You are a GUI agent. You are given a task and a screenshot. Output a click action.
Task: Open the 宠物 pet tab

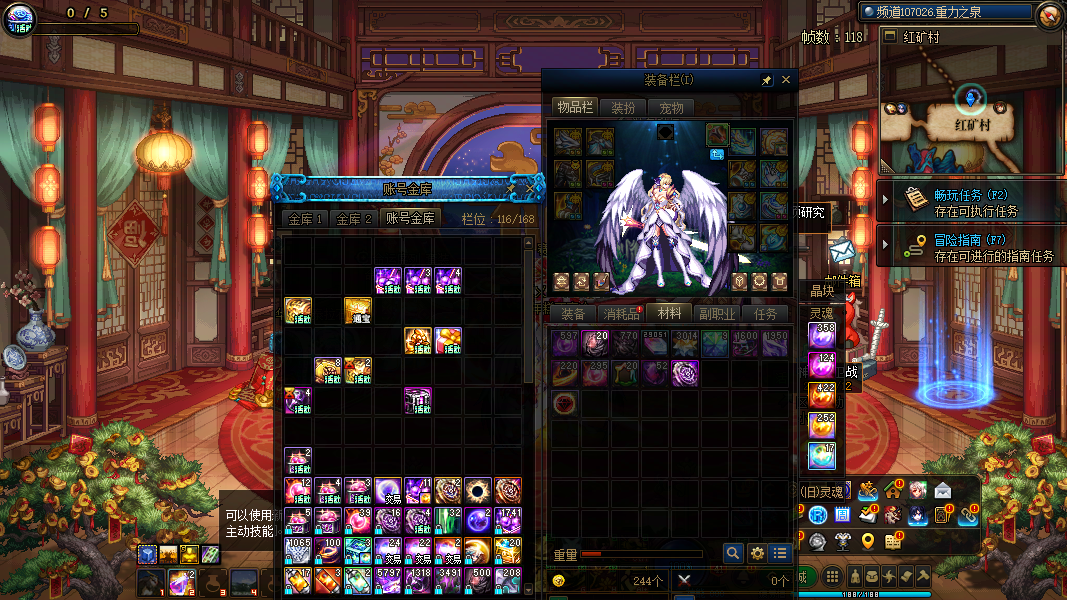671,108
